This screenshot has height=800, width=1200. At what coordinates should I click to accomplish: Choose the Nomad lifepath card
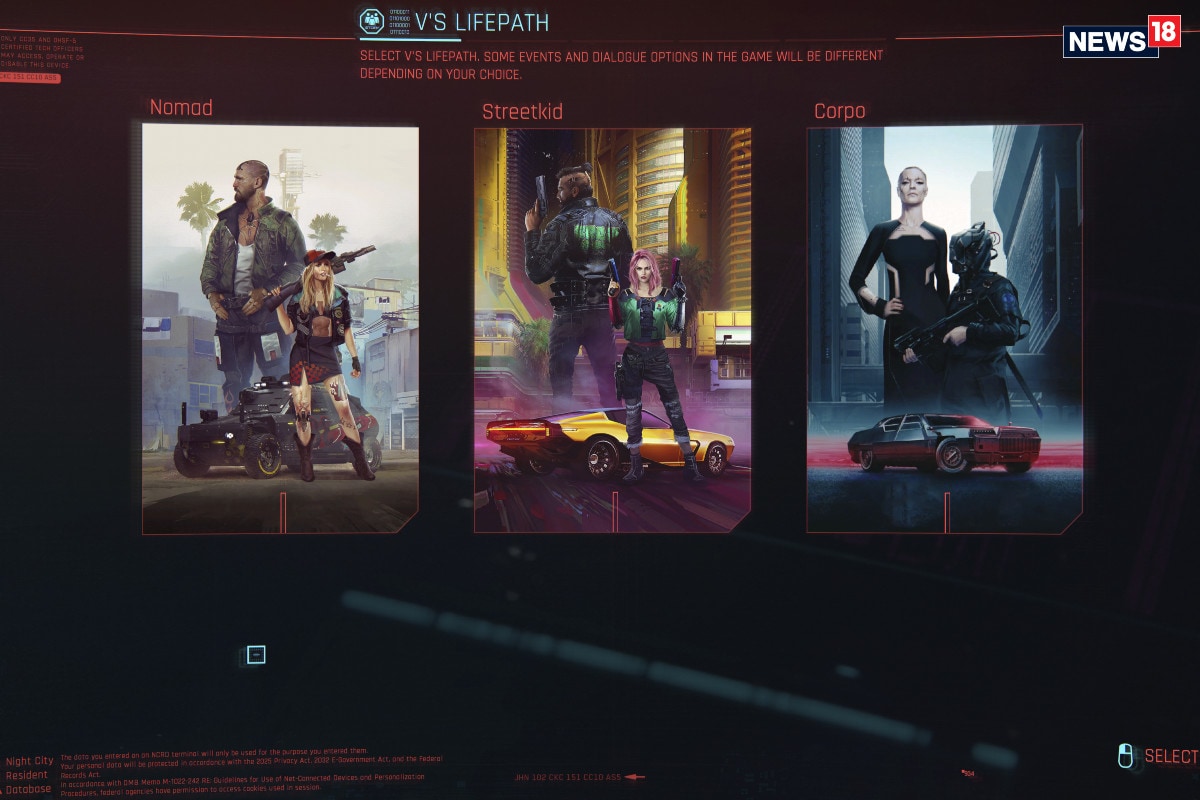click(x=280, y=328)
